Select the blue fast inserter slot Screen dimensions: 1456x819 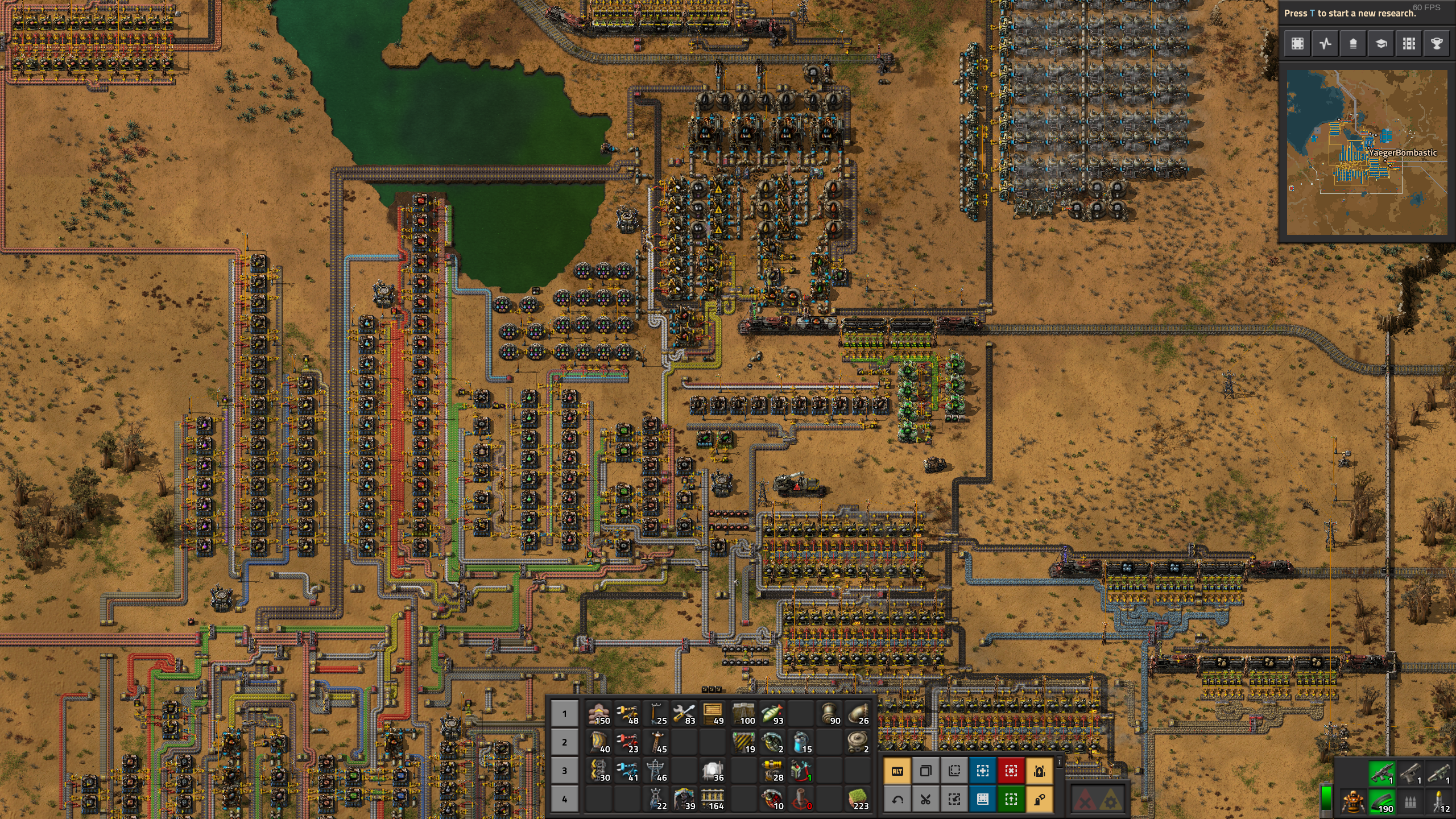coord(627,771)
